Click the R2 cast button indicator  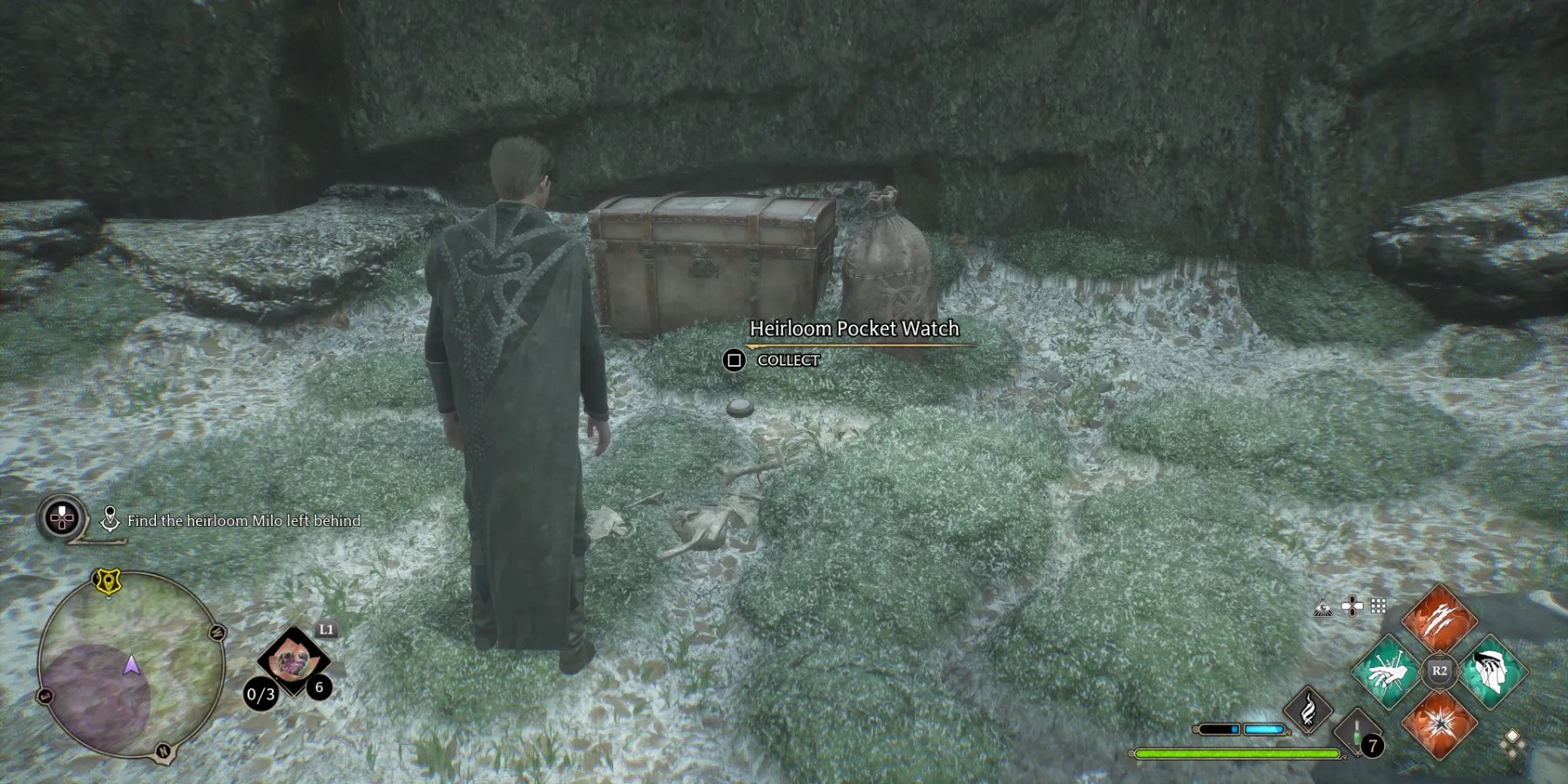pos(1441,670)
